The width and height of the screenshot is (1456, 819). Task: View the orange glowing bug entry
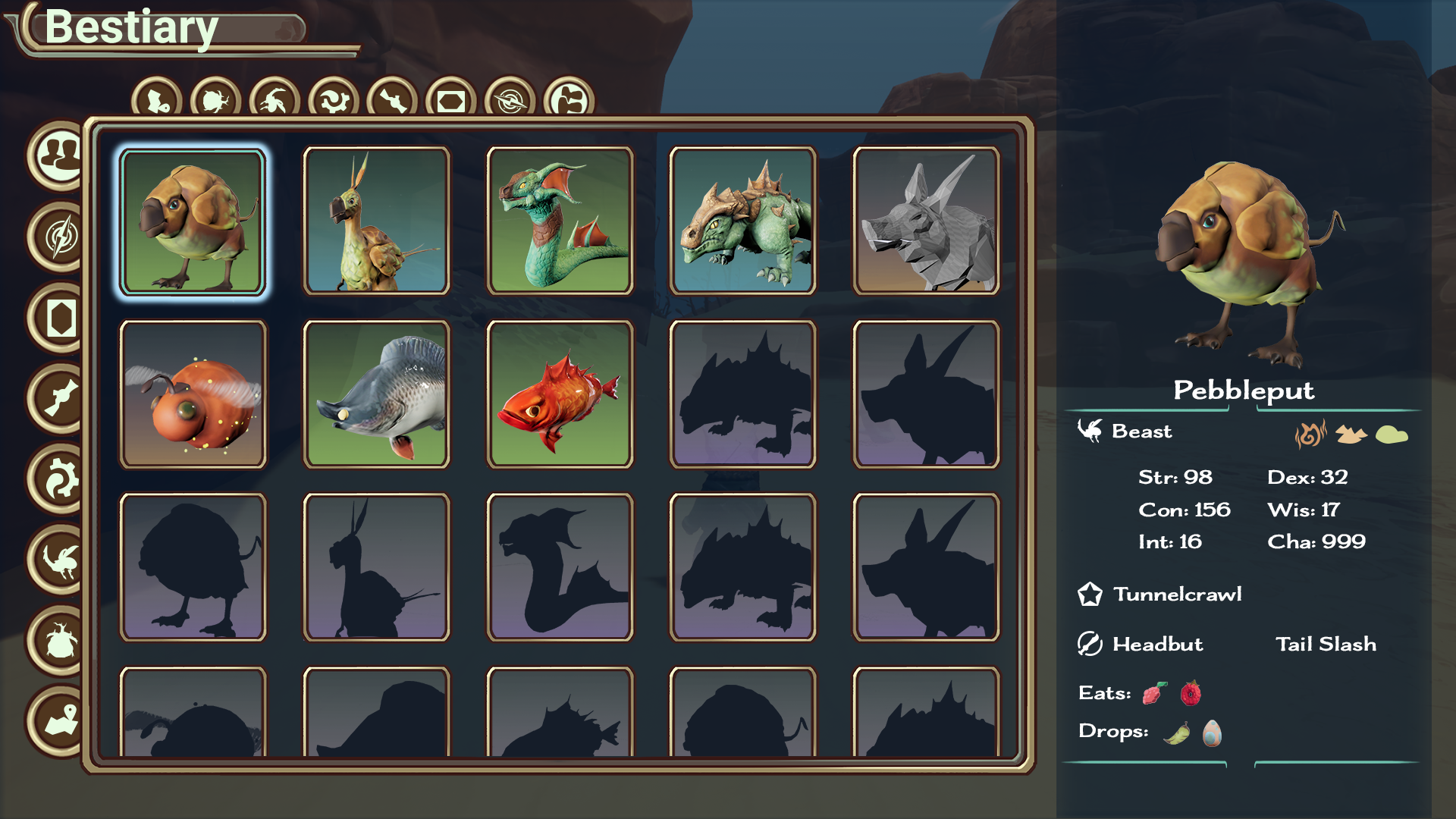tap(193, 394)
